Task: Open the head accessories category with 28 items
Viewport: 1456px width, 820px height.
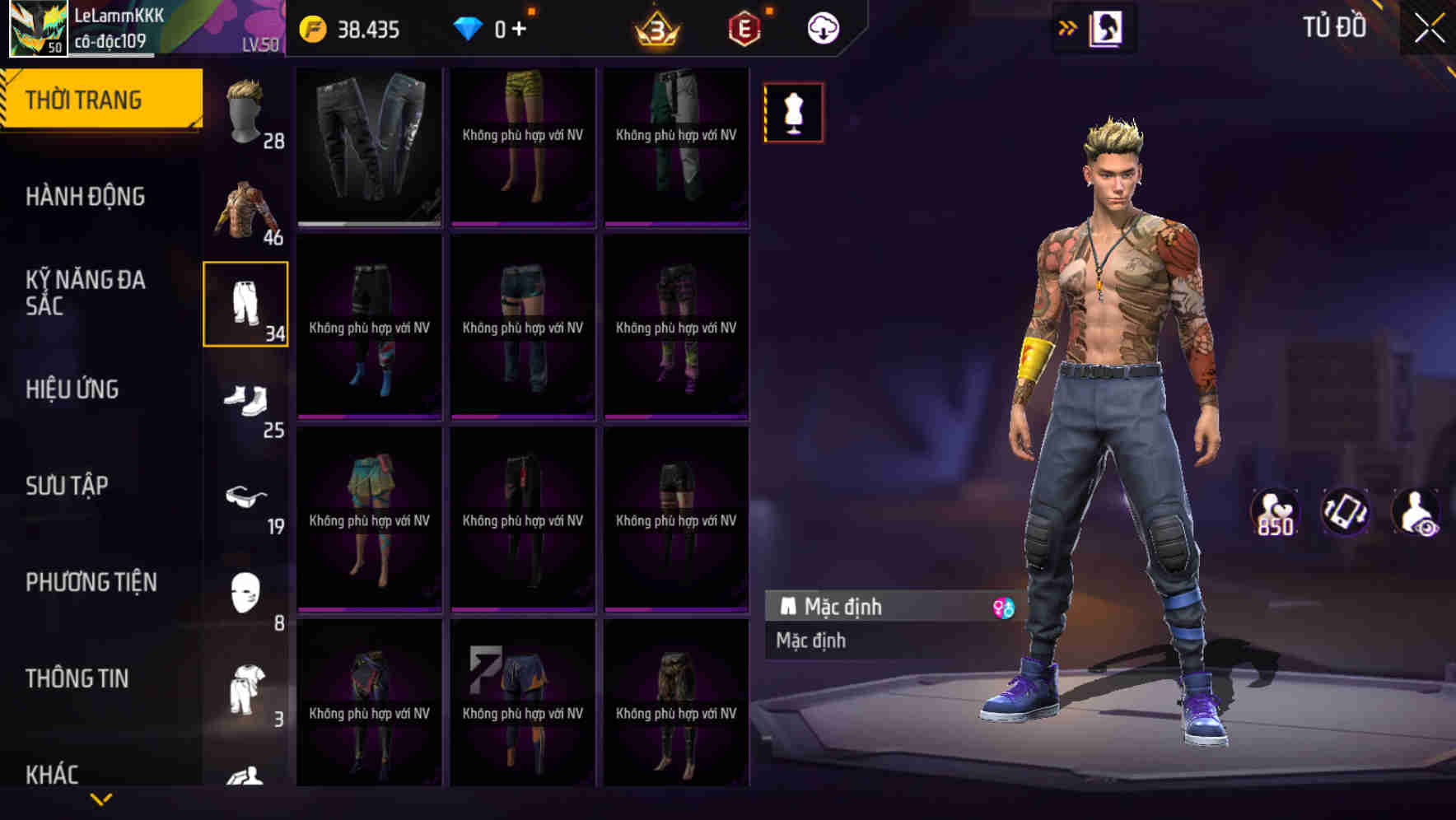Action: 245,111
